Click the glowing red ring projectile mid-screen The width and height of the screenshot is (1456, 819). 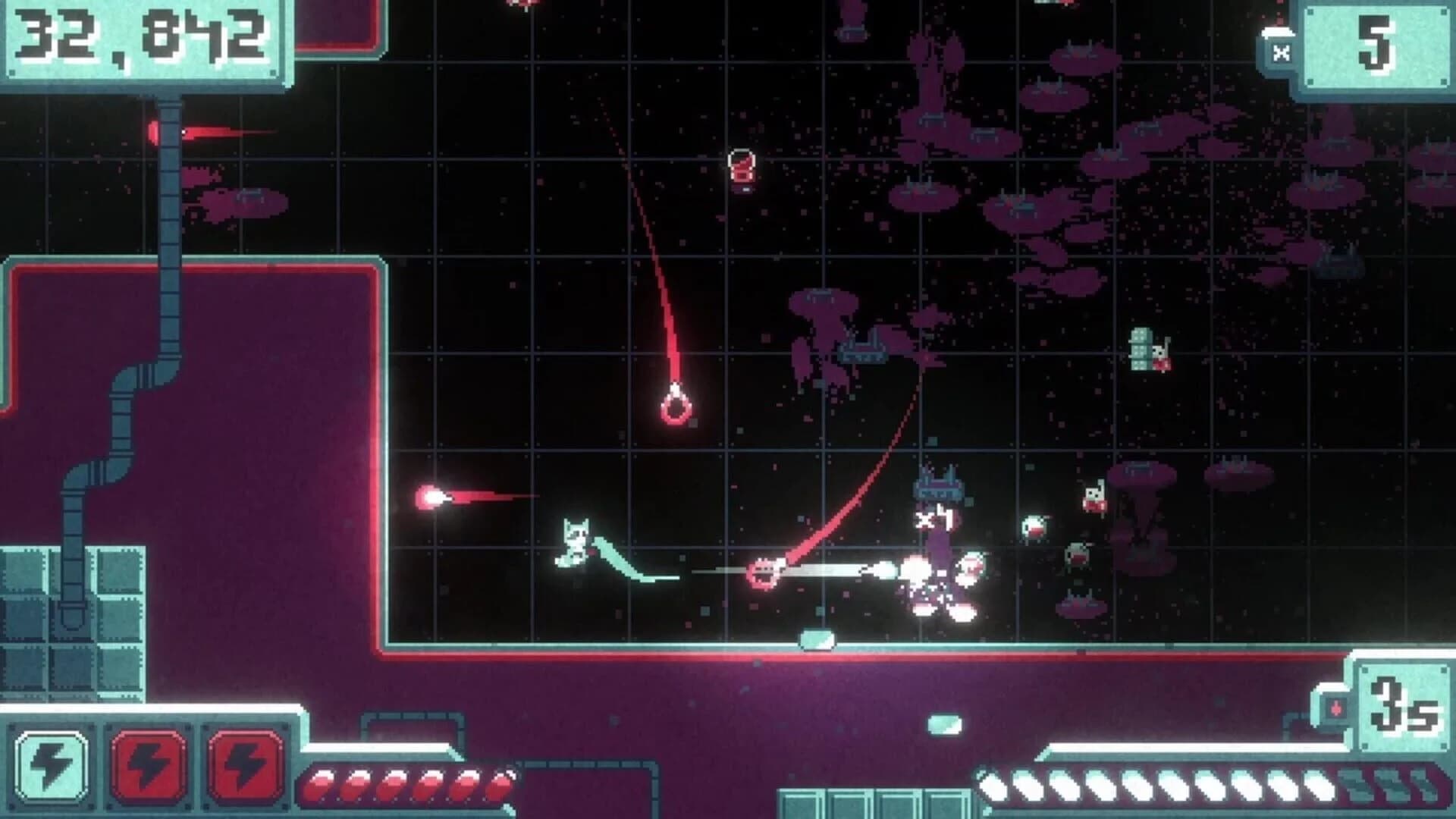pos(675,409)
